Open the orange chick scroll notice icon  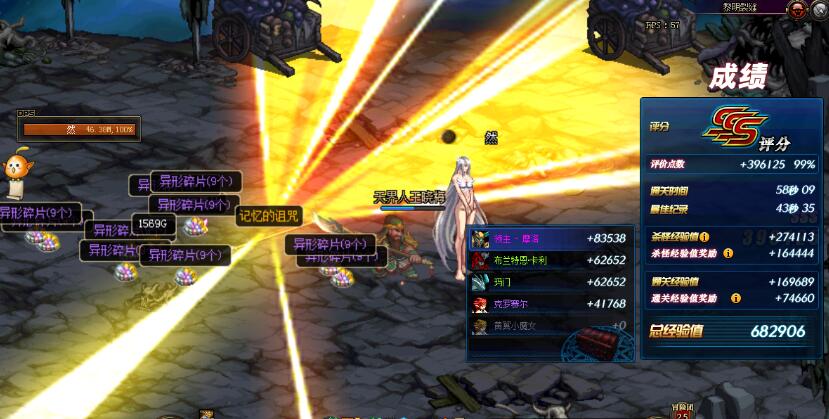pos(16,172)
